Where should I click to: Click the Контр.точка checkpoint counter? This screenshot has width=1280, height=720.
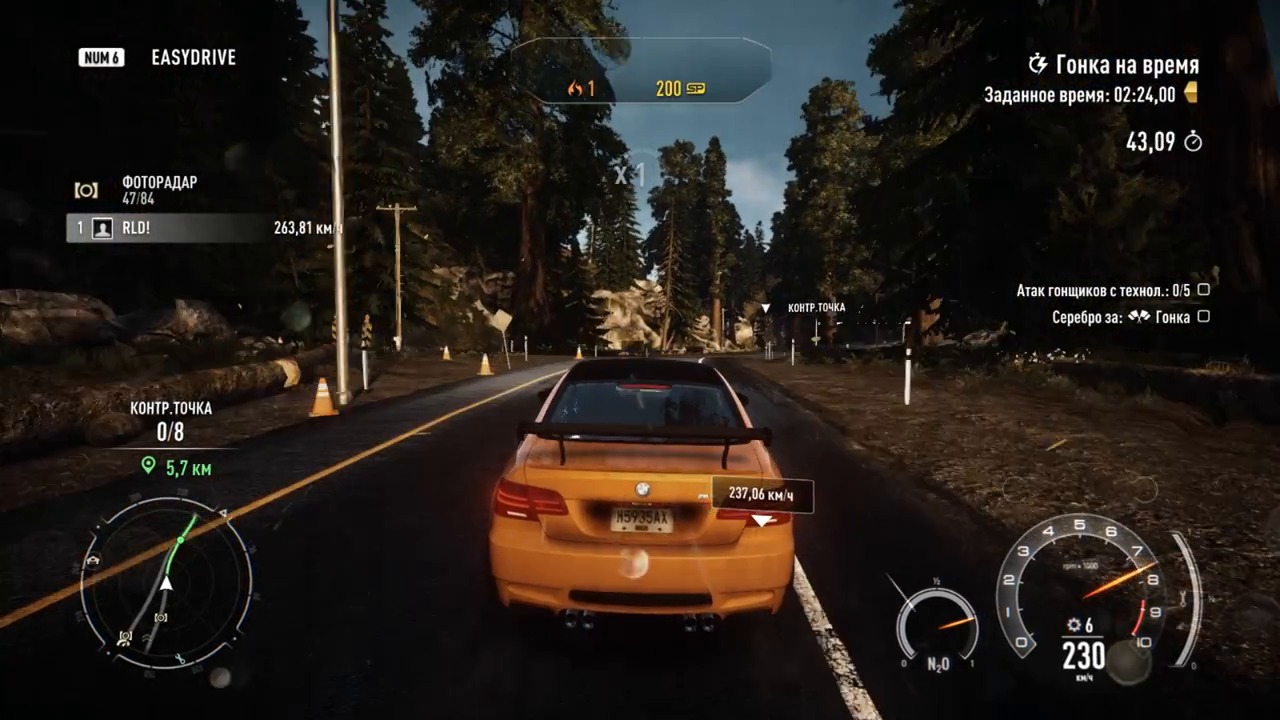coord(171,432)
